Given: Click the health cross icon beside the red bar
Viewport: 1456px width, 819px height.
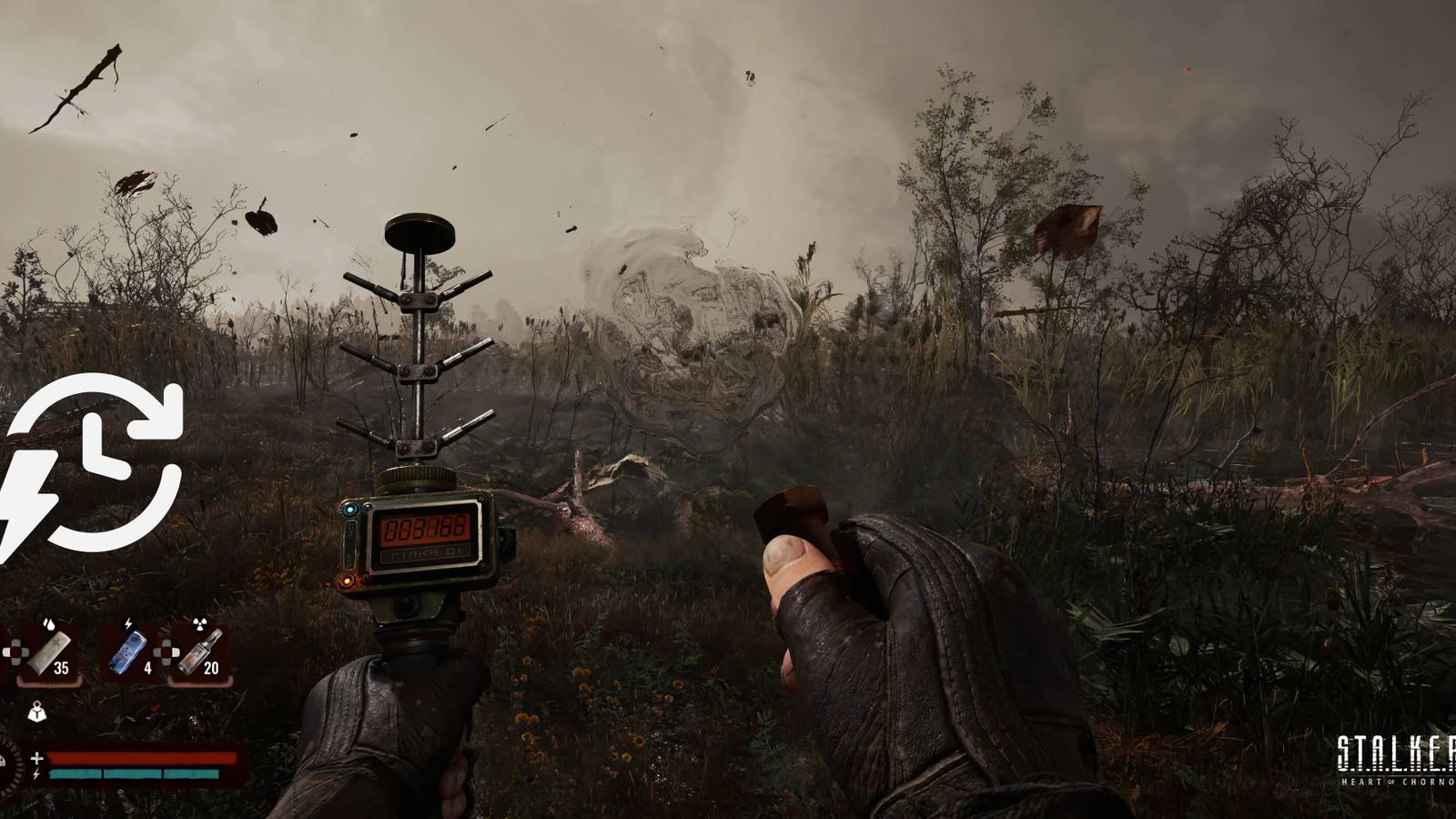Looking at the screenshot, I should 36,758.
